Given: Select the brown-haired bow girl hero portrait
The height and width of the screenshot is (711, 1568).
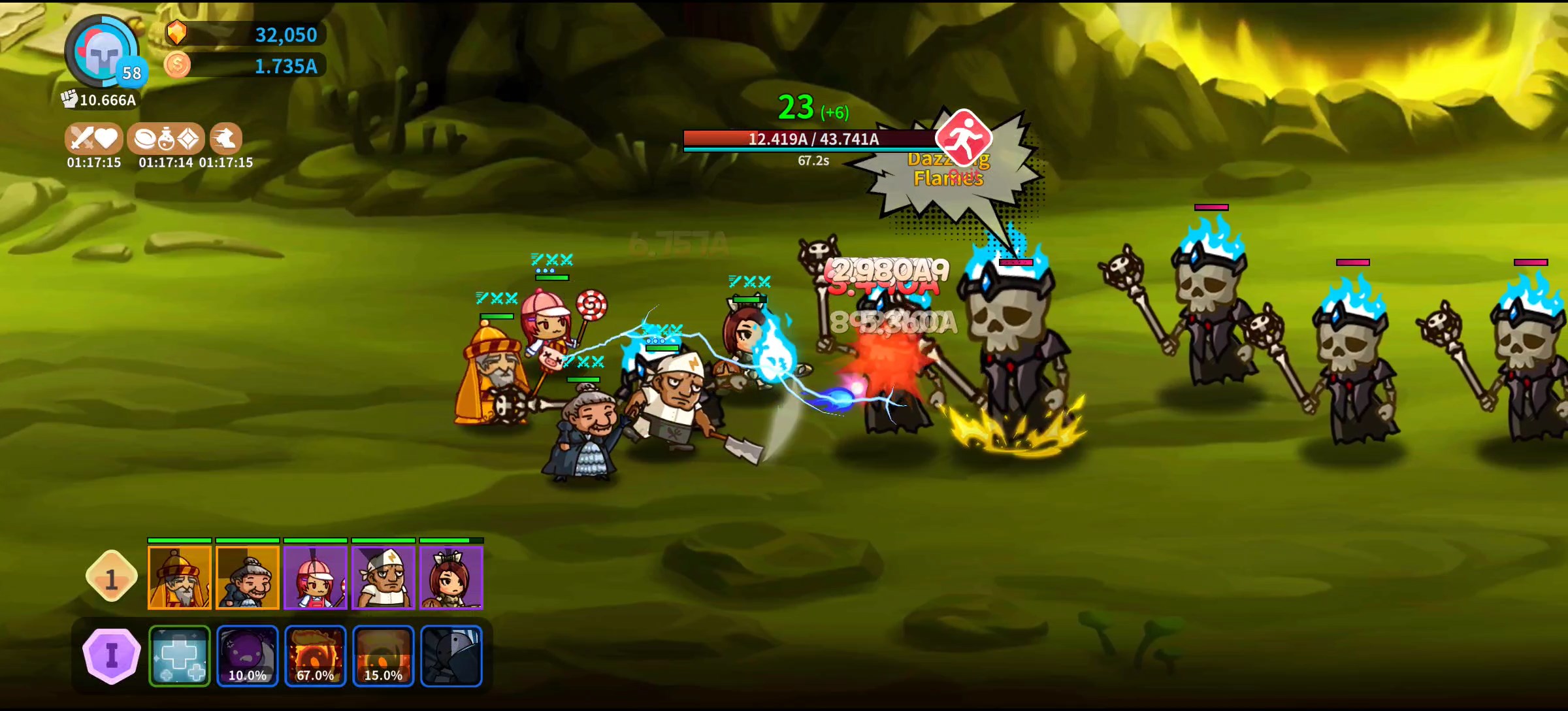Looking at the screenshot, I should (x=451, y=578).
